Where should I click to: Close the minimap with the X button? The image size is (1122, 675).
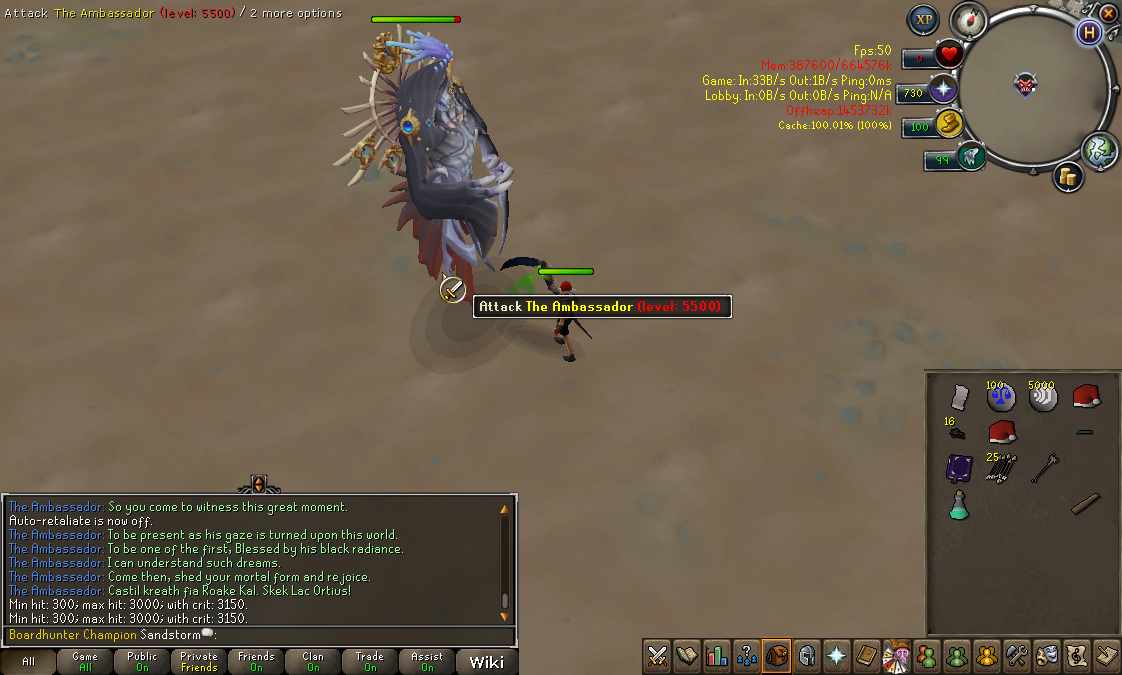(1108, 14)
